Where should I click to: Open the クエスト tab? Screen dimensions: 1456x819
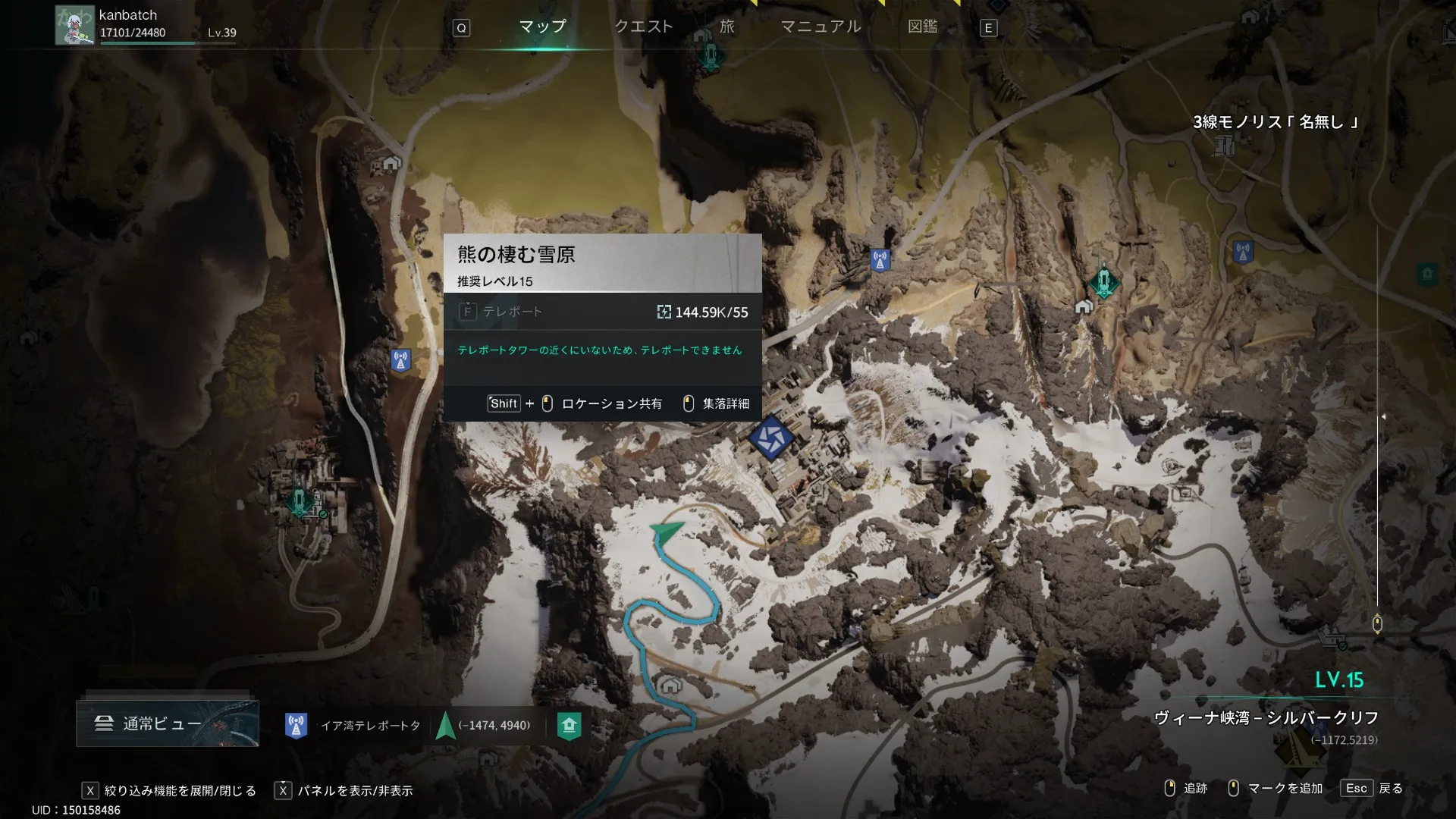coord(643,27)
